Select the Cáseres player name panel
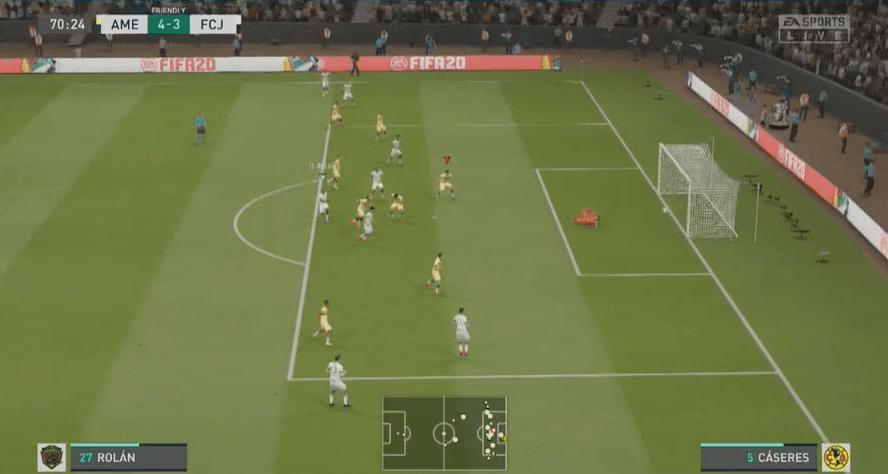Image resolution: width=888 pixels, height=474 pixels. coord(759,457)
